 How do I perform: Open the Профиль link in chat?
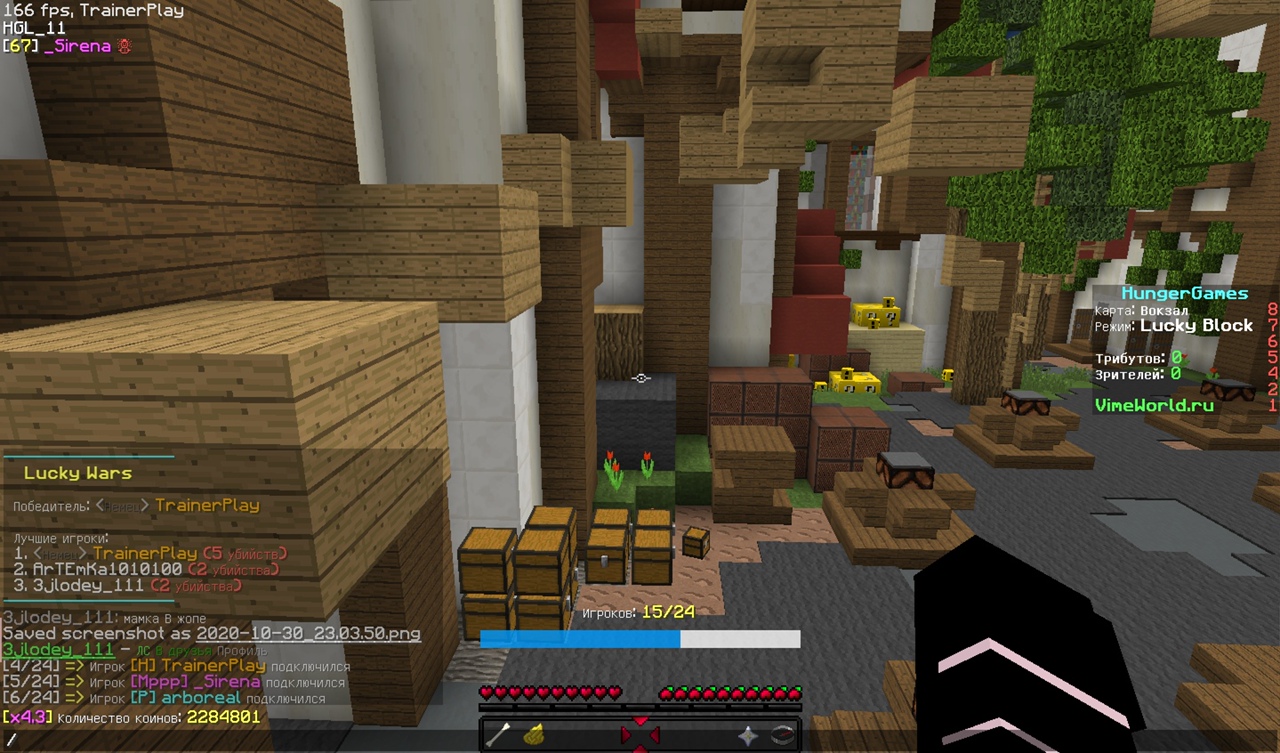[x=241, y=651]
